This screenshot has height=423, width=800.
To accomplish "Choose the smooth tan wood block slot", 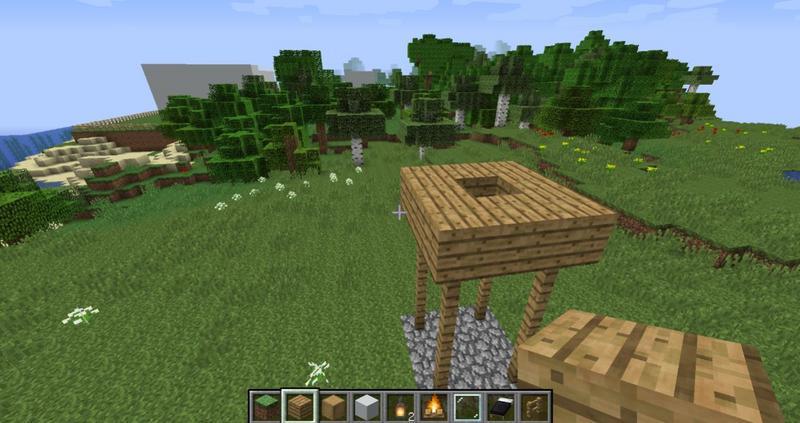I will [x=332, y=407].
